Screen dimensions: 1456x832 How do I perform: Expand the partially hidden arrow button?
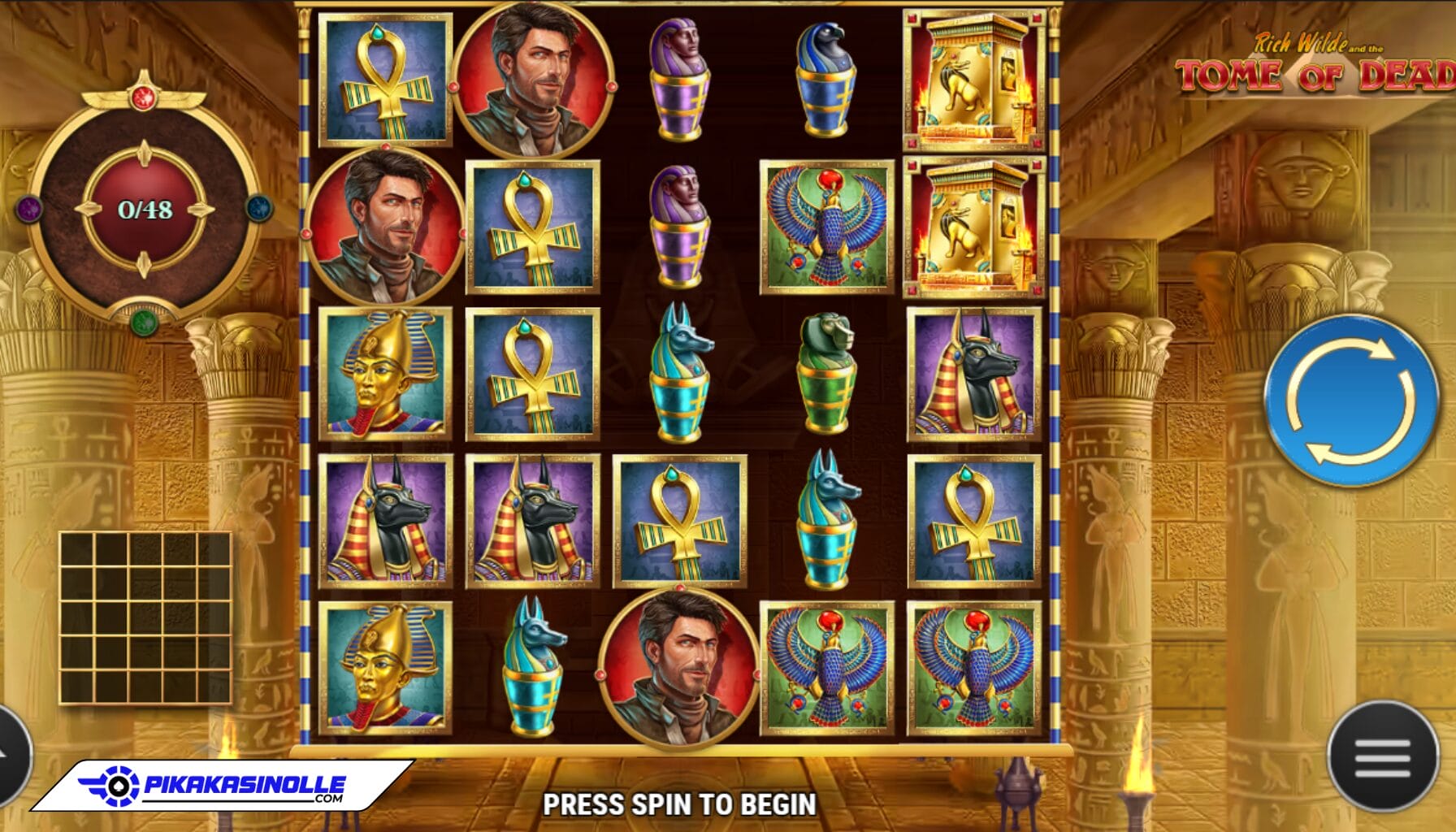(11, 756)
